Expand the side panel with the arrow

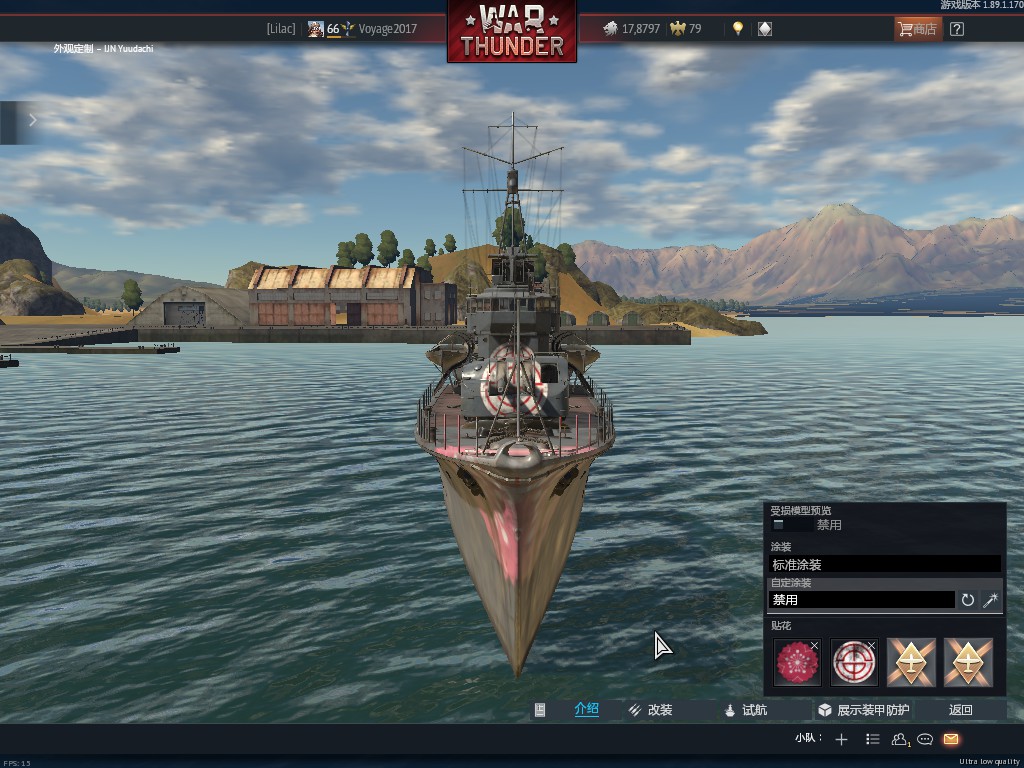click(x=32, y=121)
